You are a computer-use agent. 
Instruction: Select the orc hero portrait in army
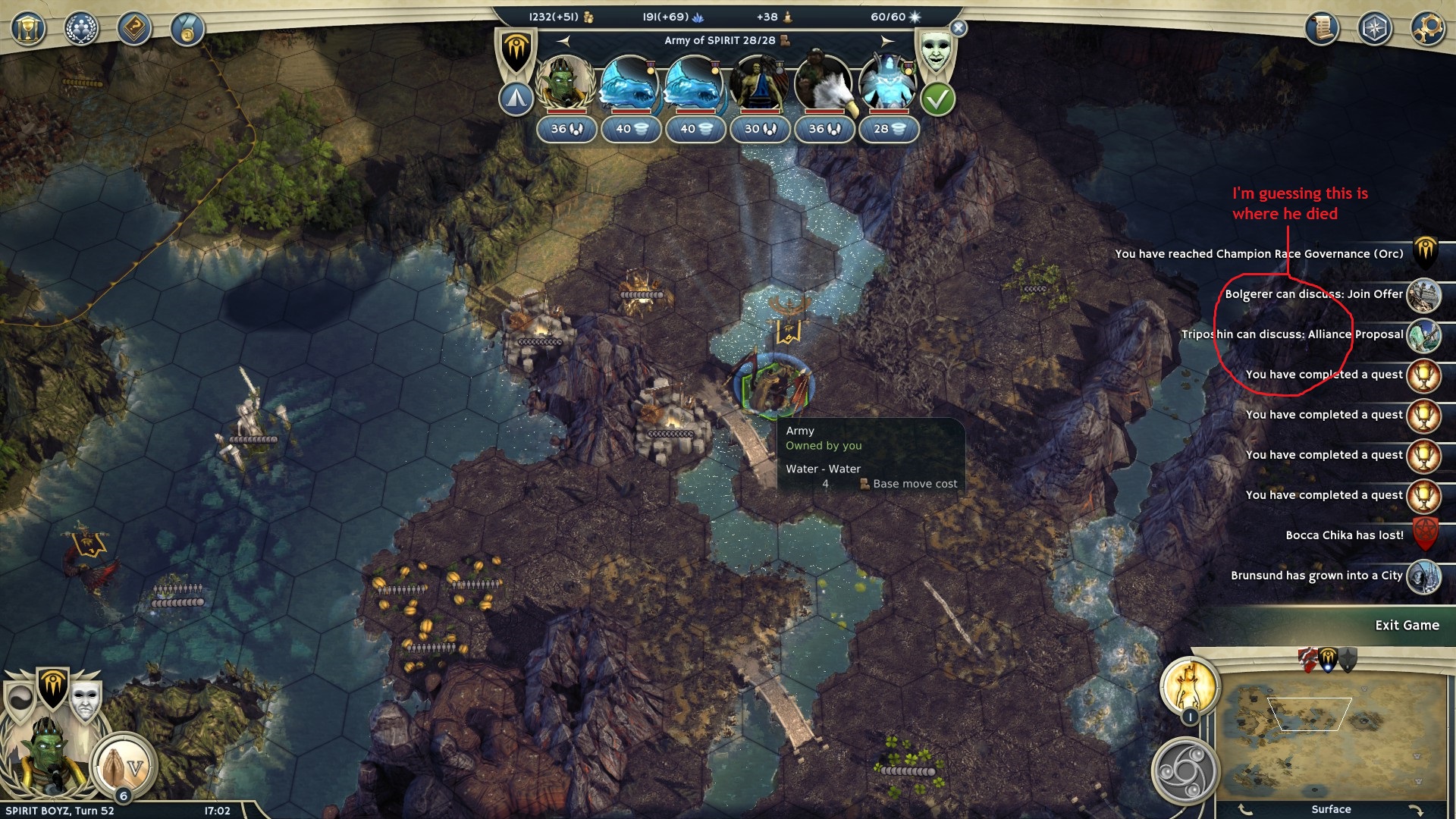click(565, 85)
